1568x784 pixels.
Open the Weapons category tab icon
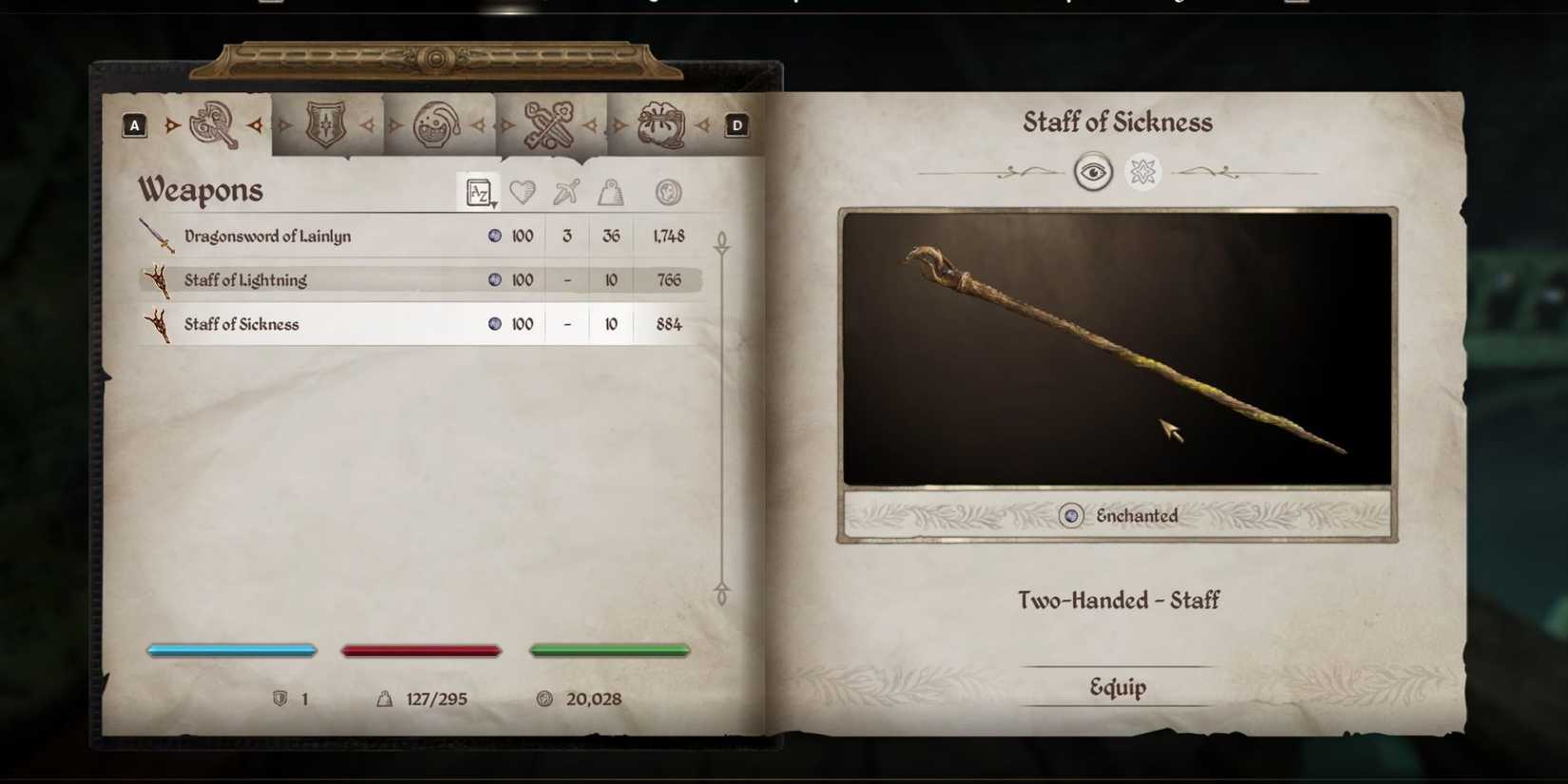(214, 124)
